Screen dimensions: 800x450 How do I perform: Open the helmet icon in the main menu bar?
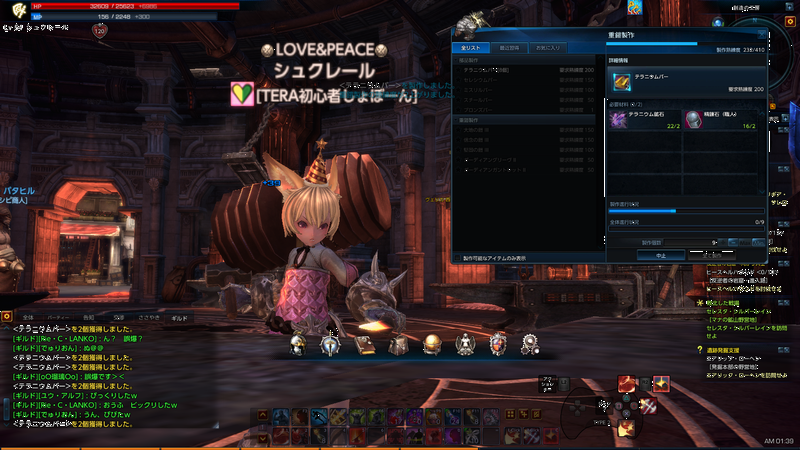(x=297, y=345)
